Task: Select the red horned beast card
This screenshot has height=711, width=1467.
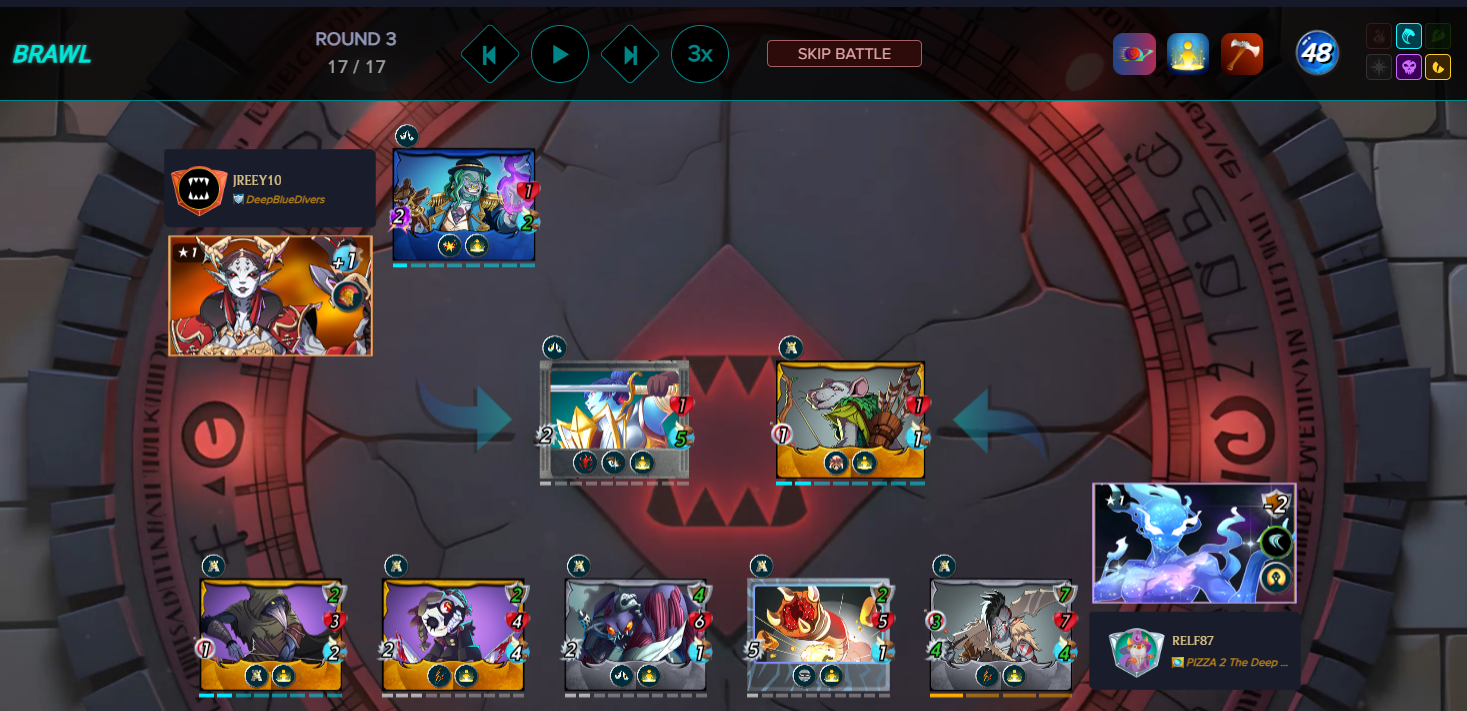Action: 819,634
